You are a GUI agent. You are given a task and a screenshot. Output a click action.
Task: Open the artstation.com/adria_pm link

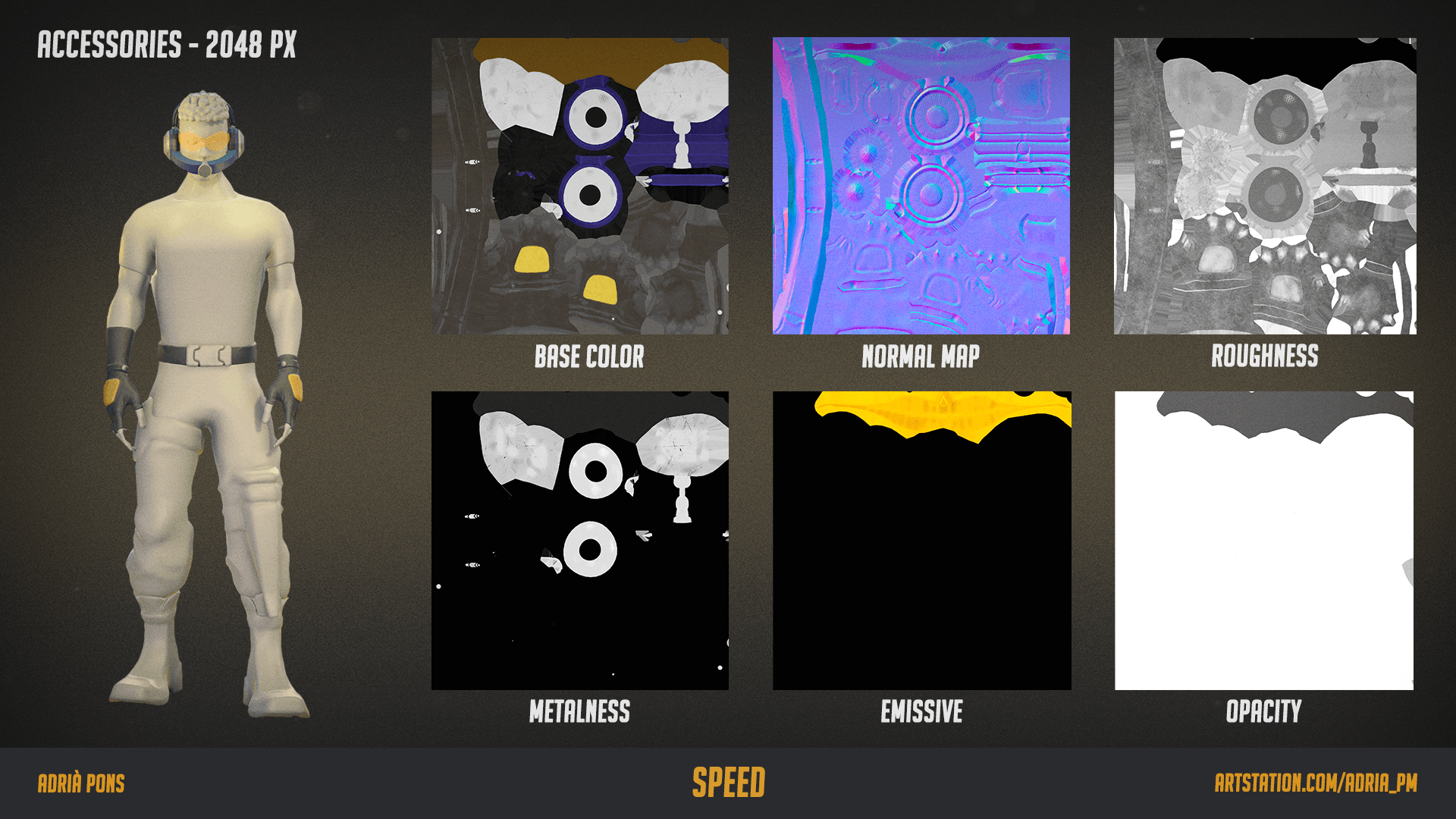click(1316, 783)
